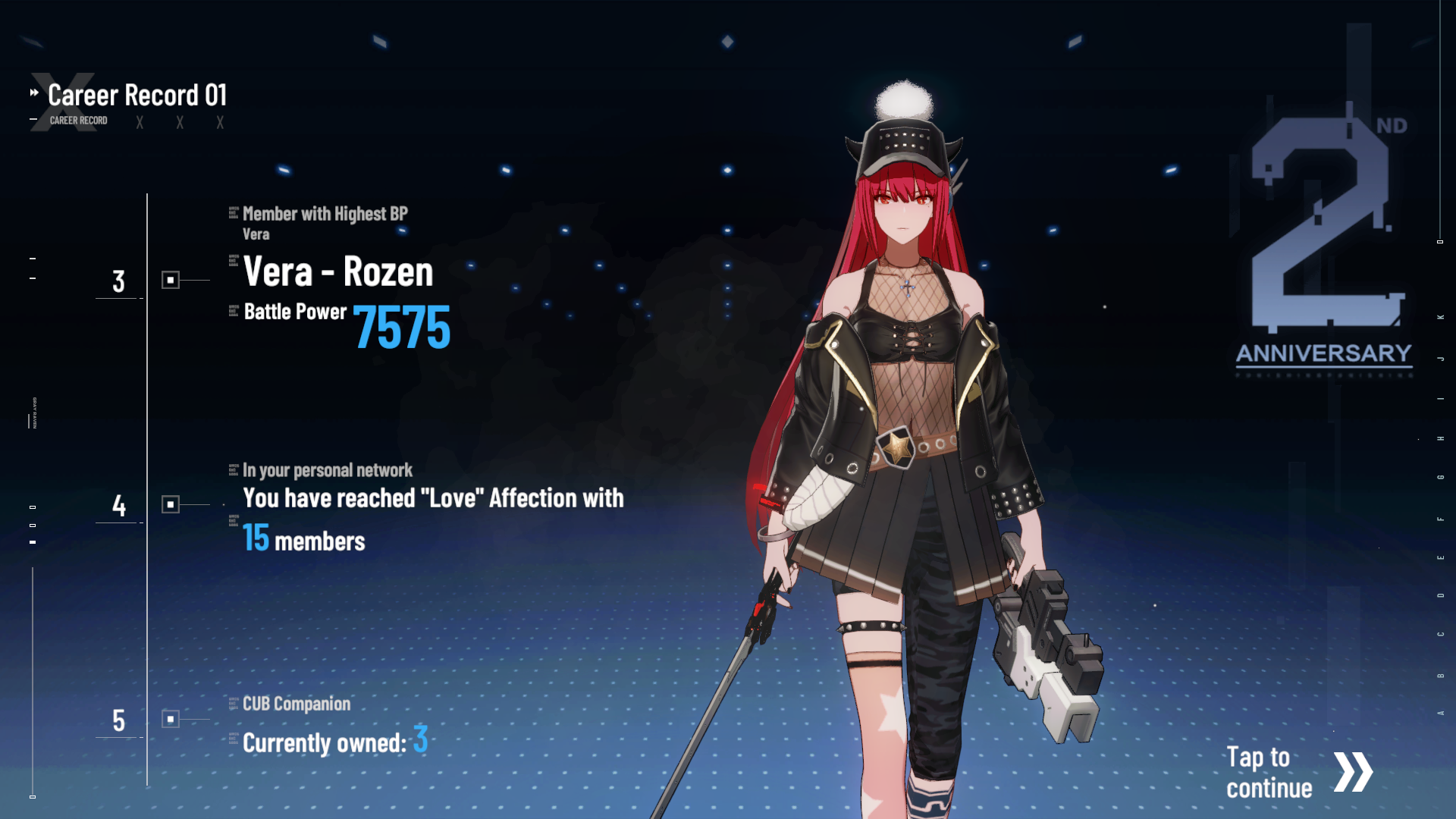The image size is (1456, 819).
Task: Tap to continue to the next record
Action: (1298, 772)
